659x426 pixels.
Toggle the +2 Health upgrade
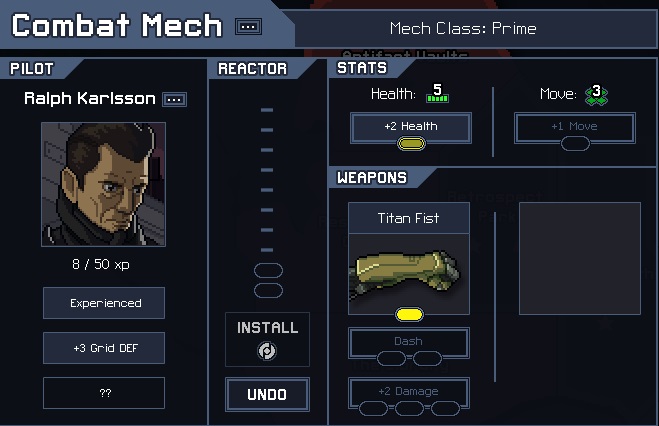pos(410,128)
